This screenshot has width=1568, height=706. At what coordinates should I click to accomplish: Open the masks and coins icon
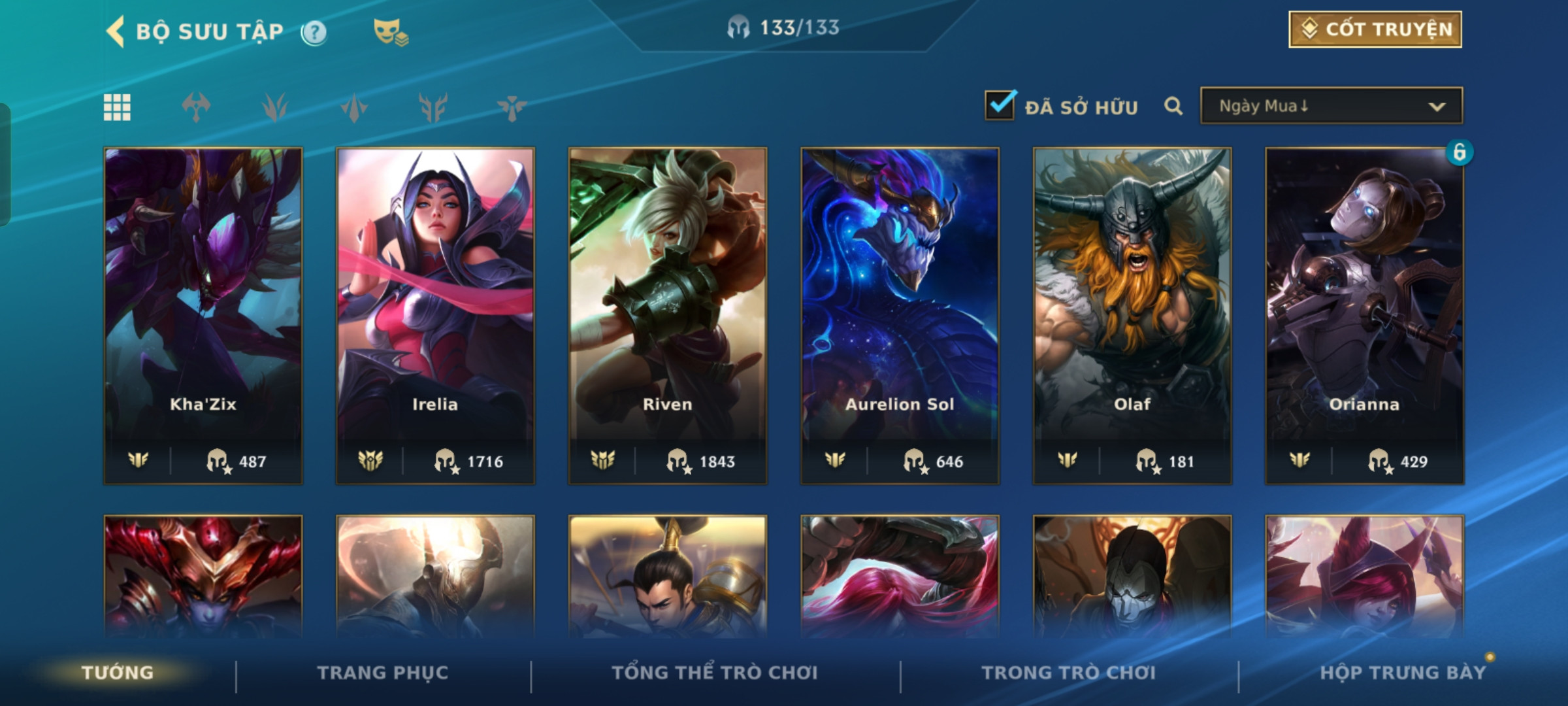[390, 32]
